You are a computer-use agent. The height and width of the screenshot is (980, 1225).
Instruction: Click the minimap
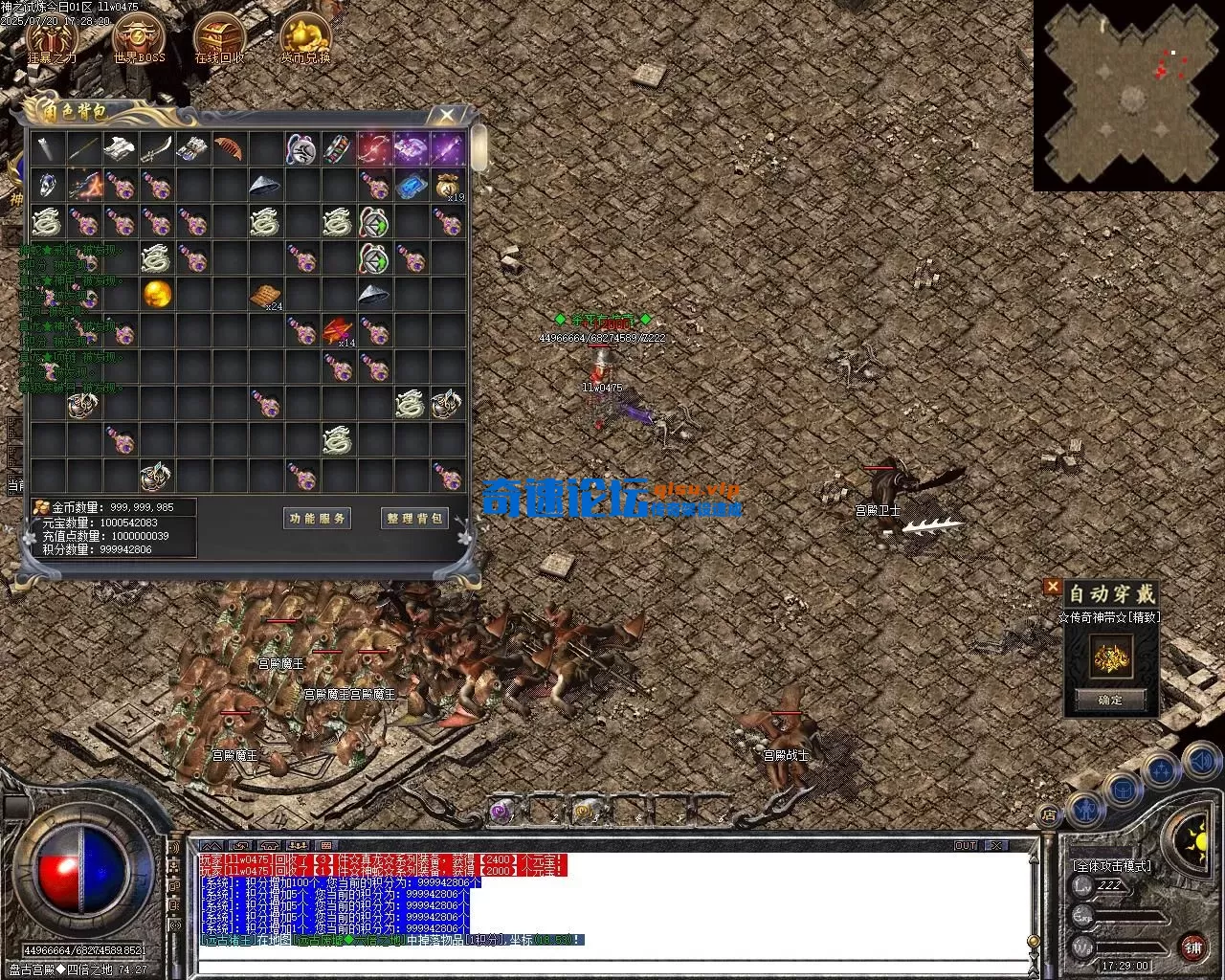pyautogui.click(x=1128, y=95)
